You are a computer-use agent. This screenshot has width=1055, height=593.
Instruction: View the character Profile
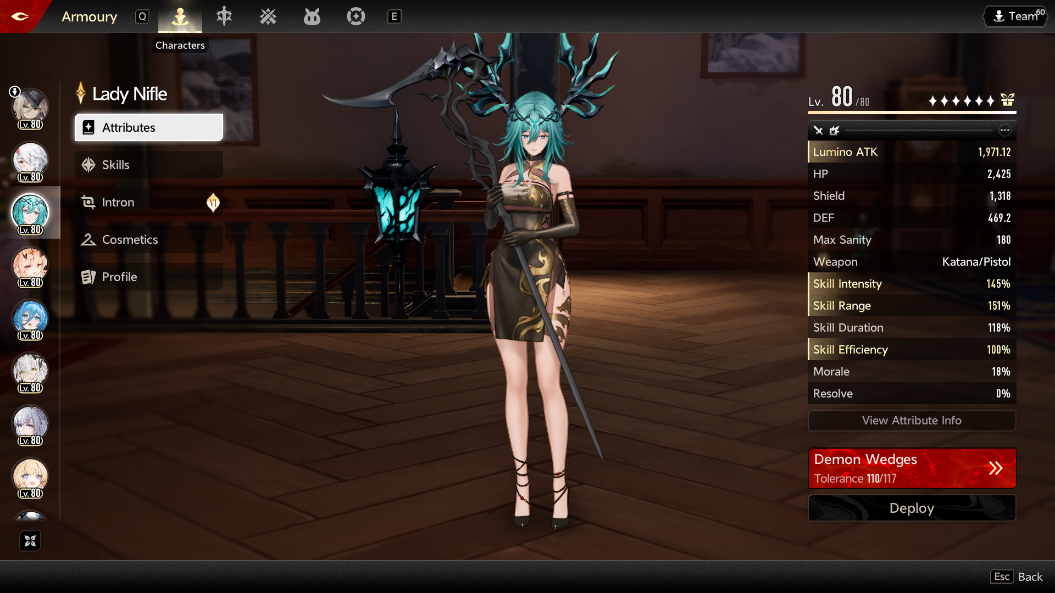point(148,277)
